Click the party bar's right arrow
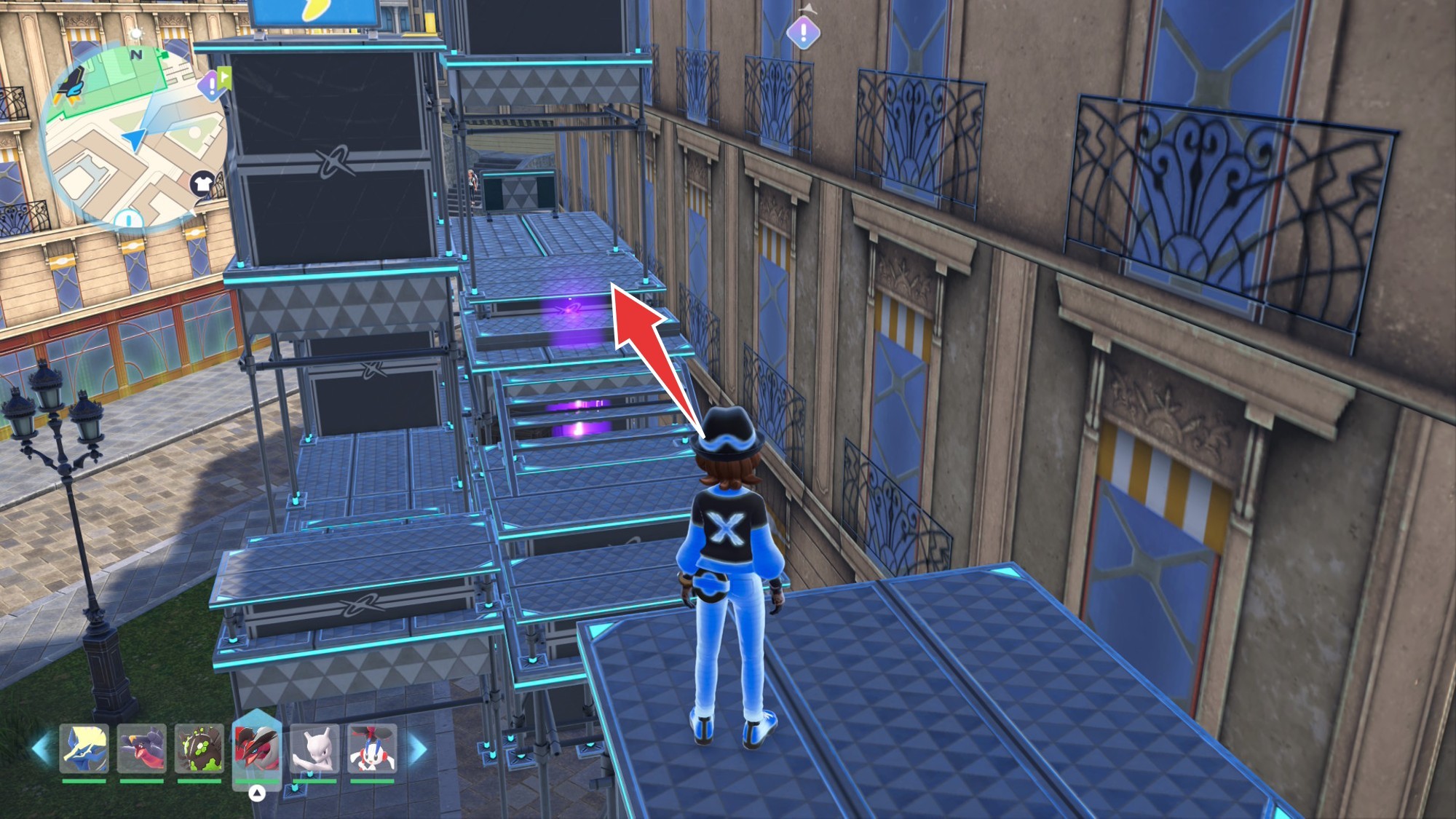The image size is (1456, 819). pos(418,749)
